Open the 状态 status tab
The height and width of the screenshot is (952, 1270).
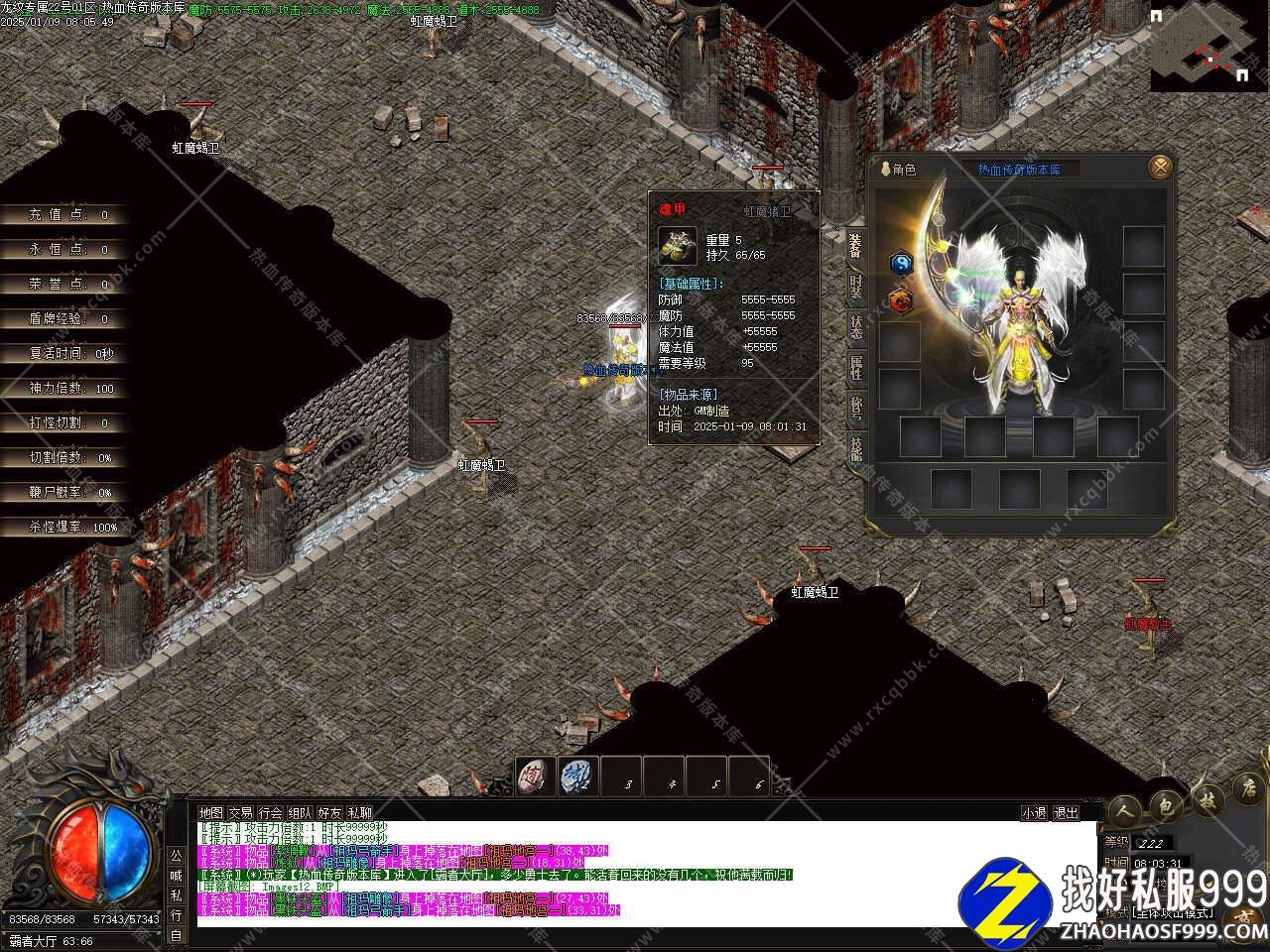[855, 327]
